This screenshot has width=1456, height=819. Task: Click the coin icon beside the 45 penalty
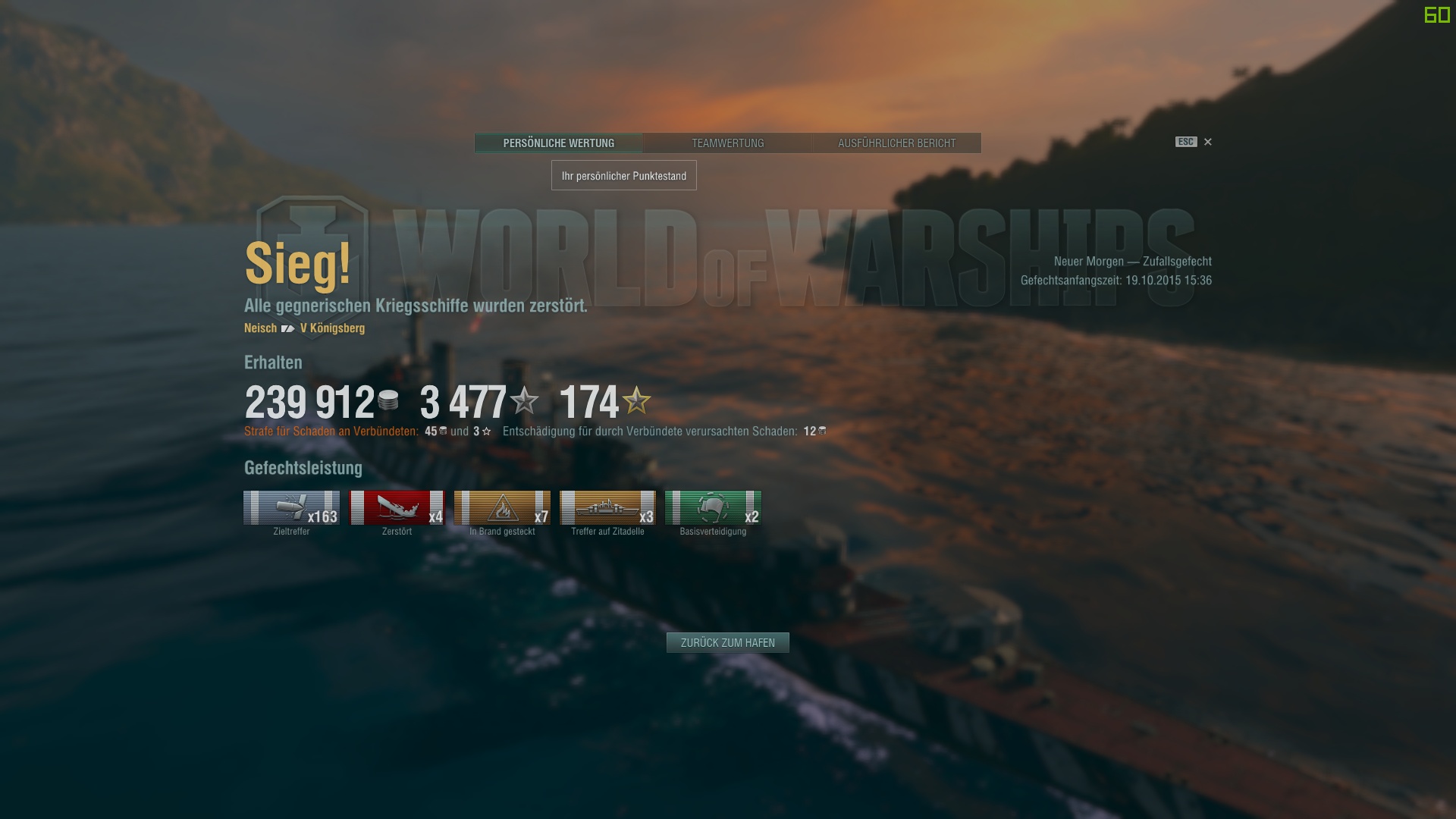441,430
